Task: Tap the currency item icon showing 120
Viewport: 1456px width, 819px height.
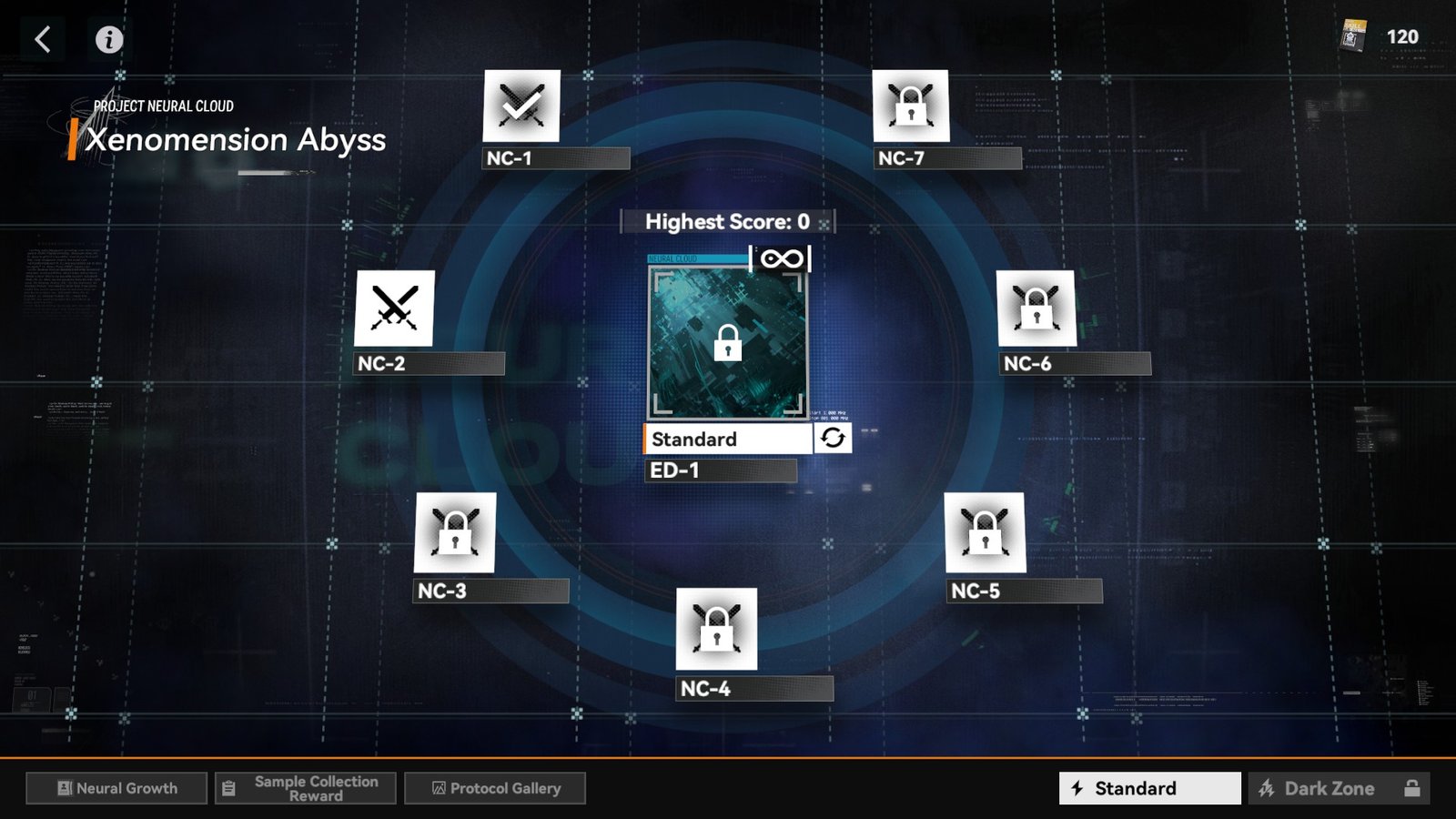Action: tap(1354, 37)
